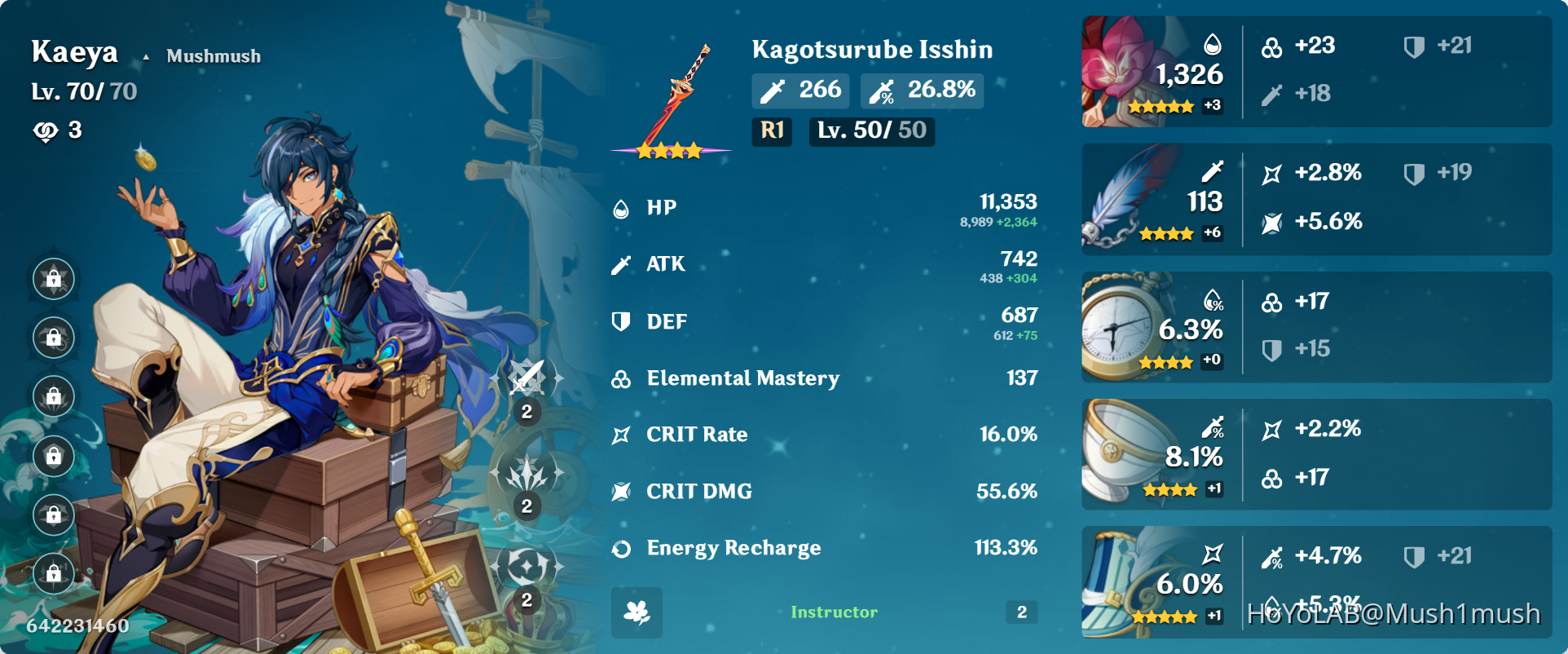The width and height of the screenshot is (1568, 654).
Task: Click the friendship level eye icon
Action: [x=45, y=130]
